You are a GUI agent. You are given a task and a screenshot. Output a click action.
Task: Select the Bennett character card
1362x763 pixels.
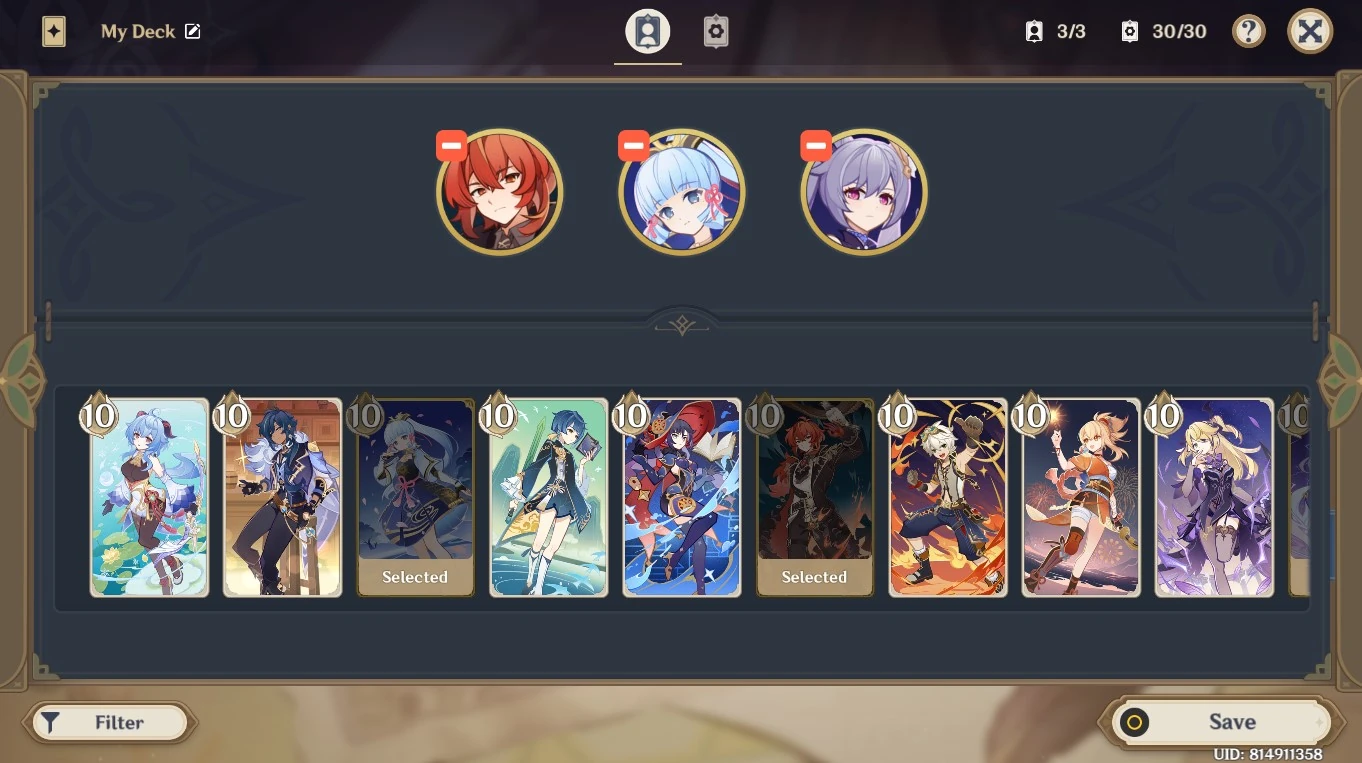[x=947, y=497]
